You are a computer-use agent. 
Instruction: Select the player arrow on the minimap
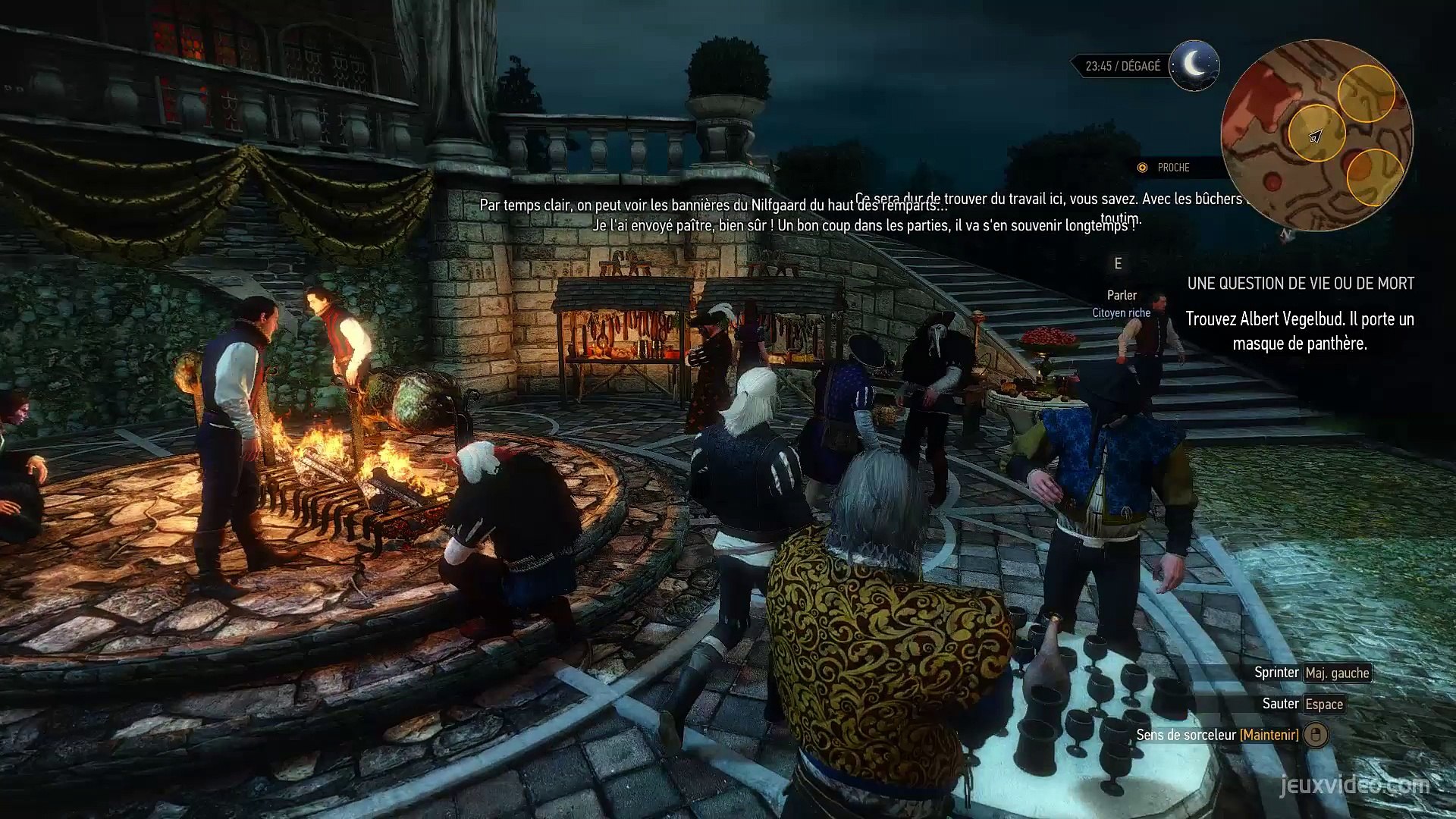(1316, 136)
